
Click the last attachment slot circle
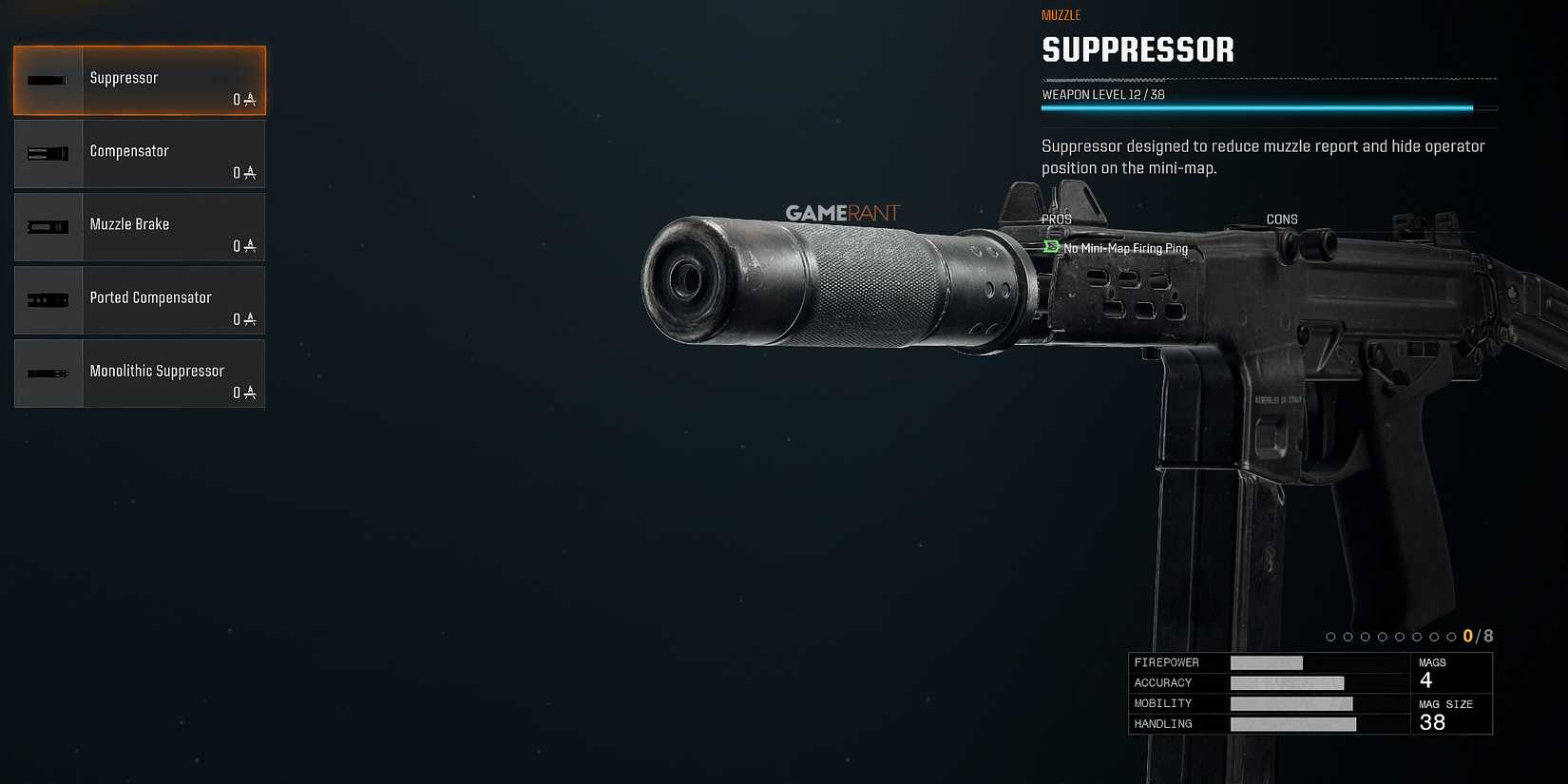pos(1452,636)
